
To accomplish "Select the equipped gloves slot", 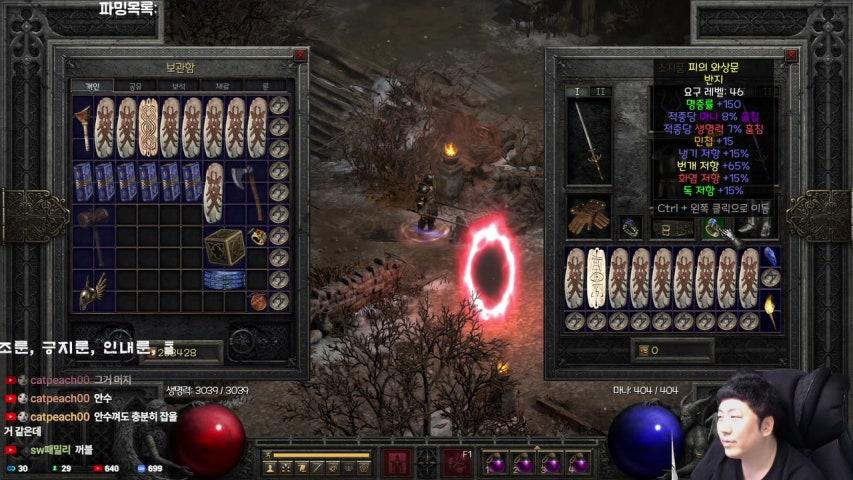I will pos(586,216).
